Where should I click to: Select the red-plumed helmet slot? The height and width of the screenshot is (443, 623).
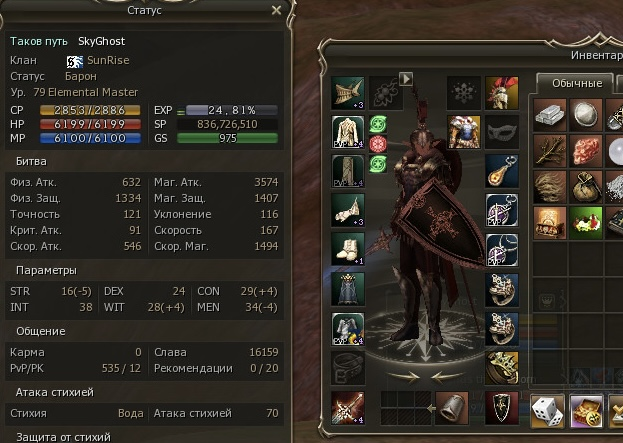tap(501, 93)
